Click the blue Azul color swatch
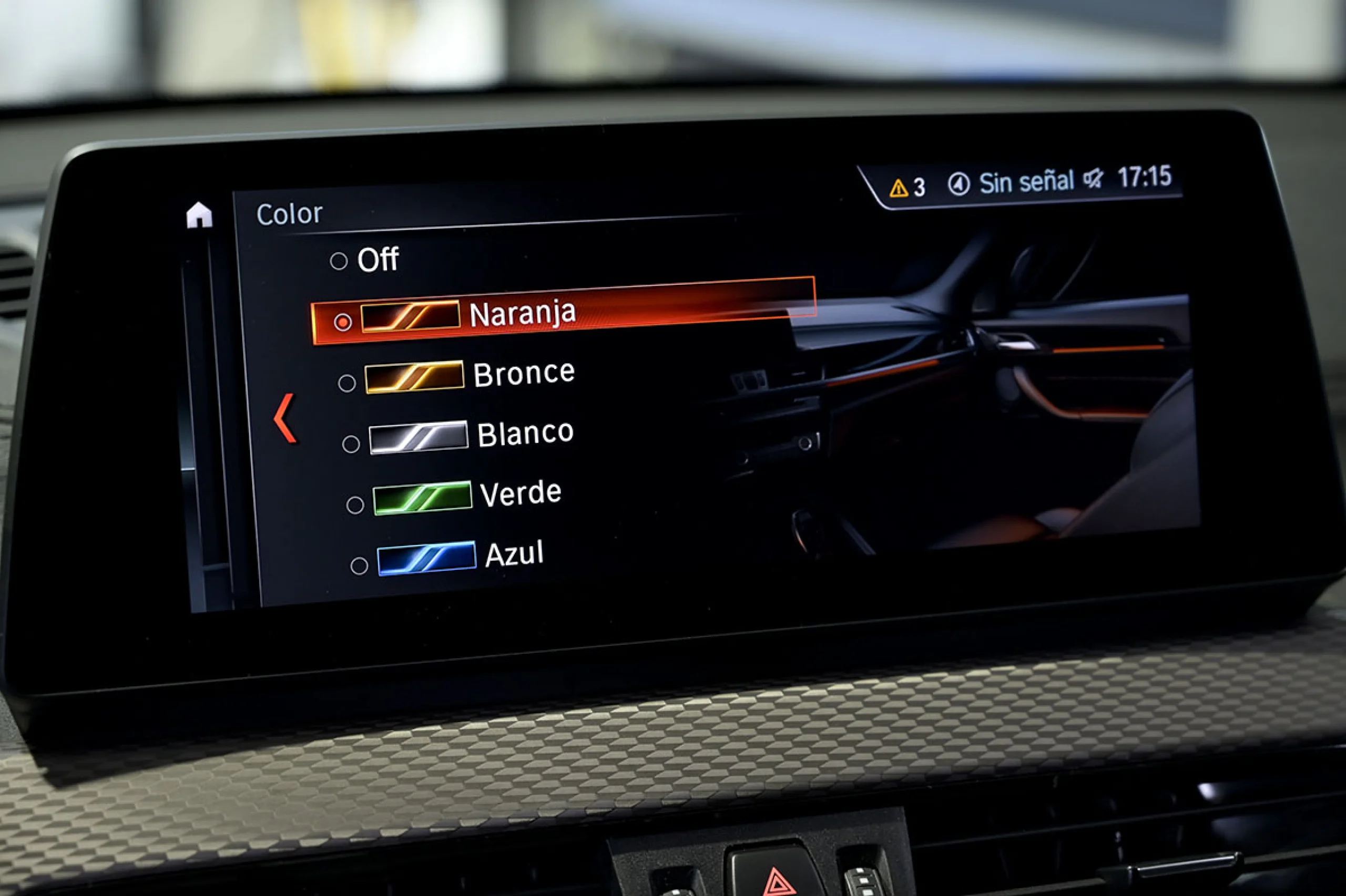 [x=426, y=558]
